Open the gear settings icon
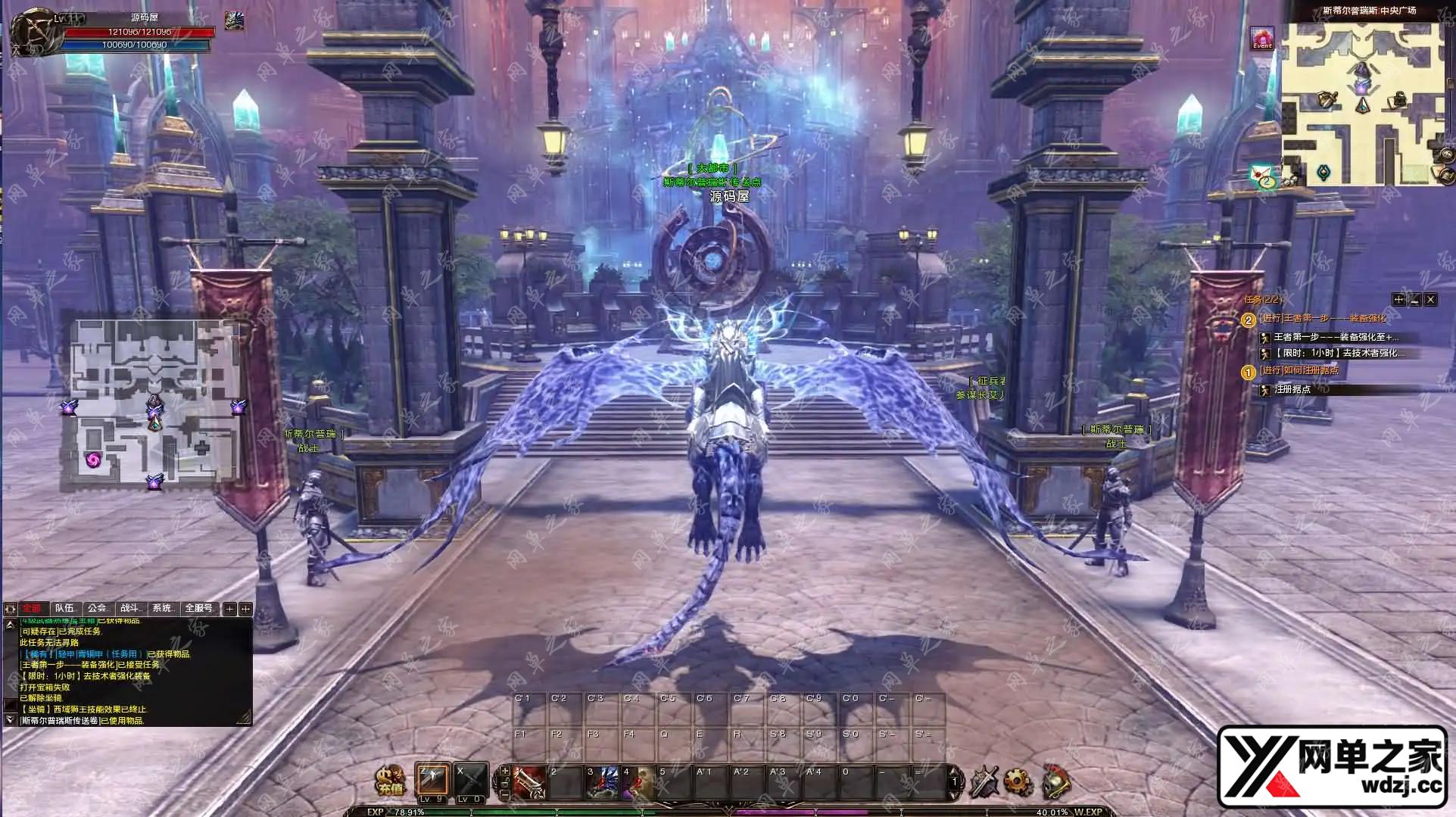Viewport: 1456px width, 817px height. click(1018, 781)
